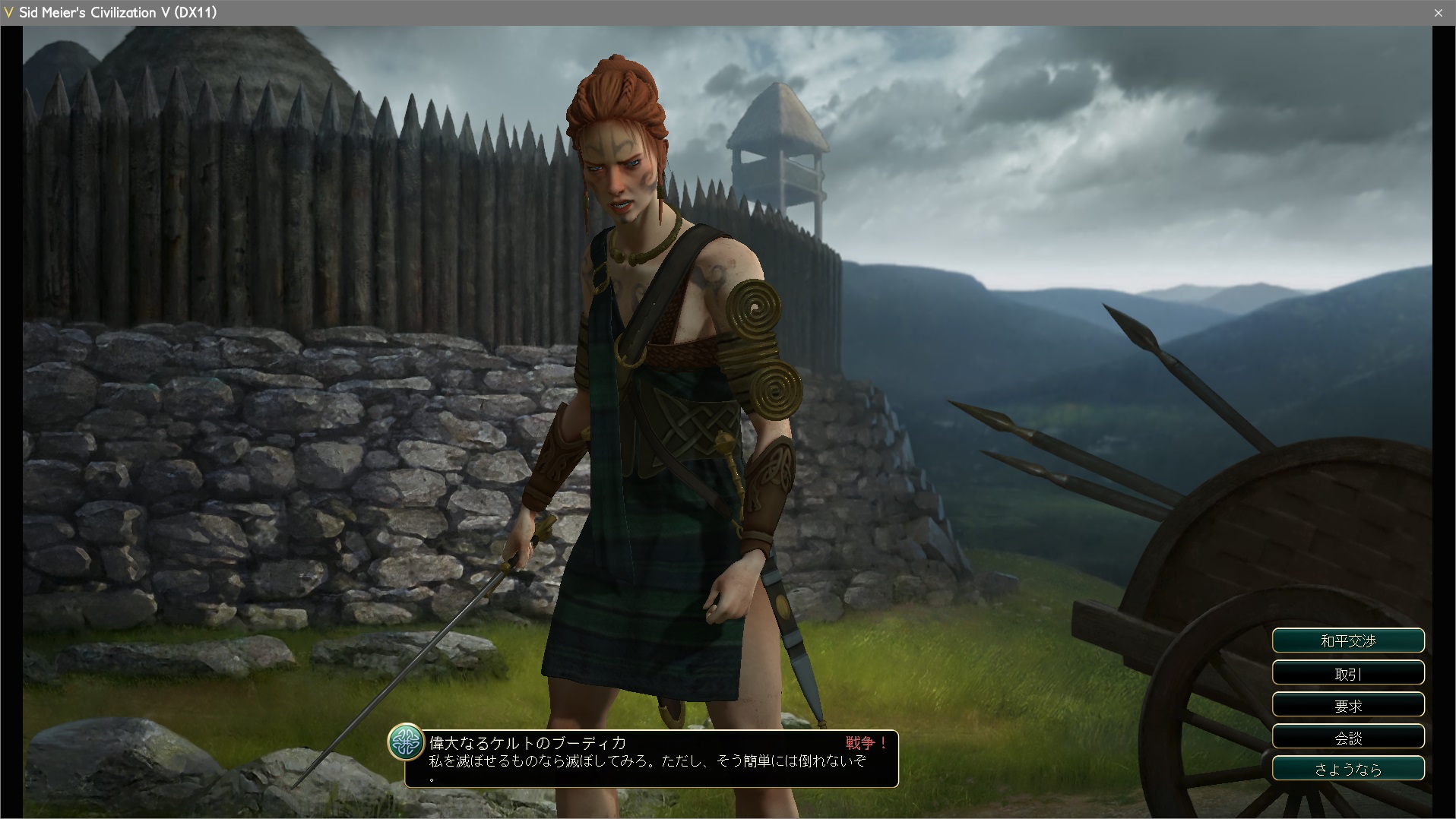
Task: Choose the 会談 discussion option
Action: 1348,737
